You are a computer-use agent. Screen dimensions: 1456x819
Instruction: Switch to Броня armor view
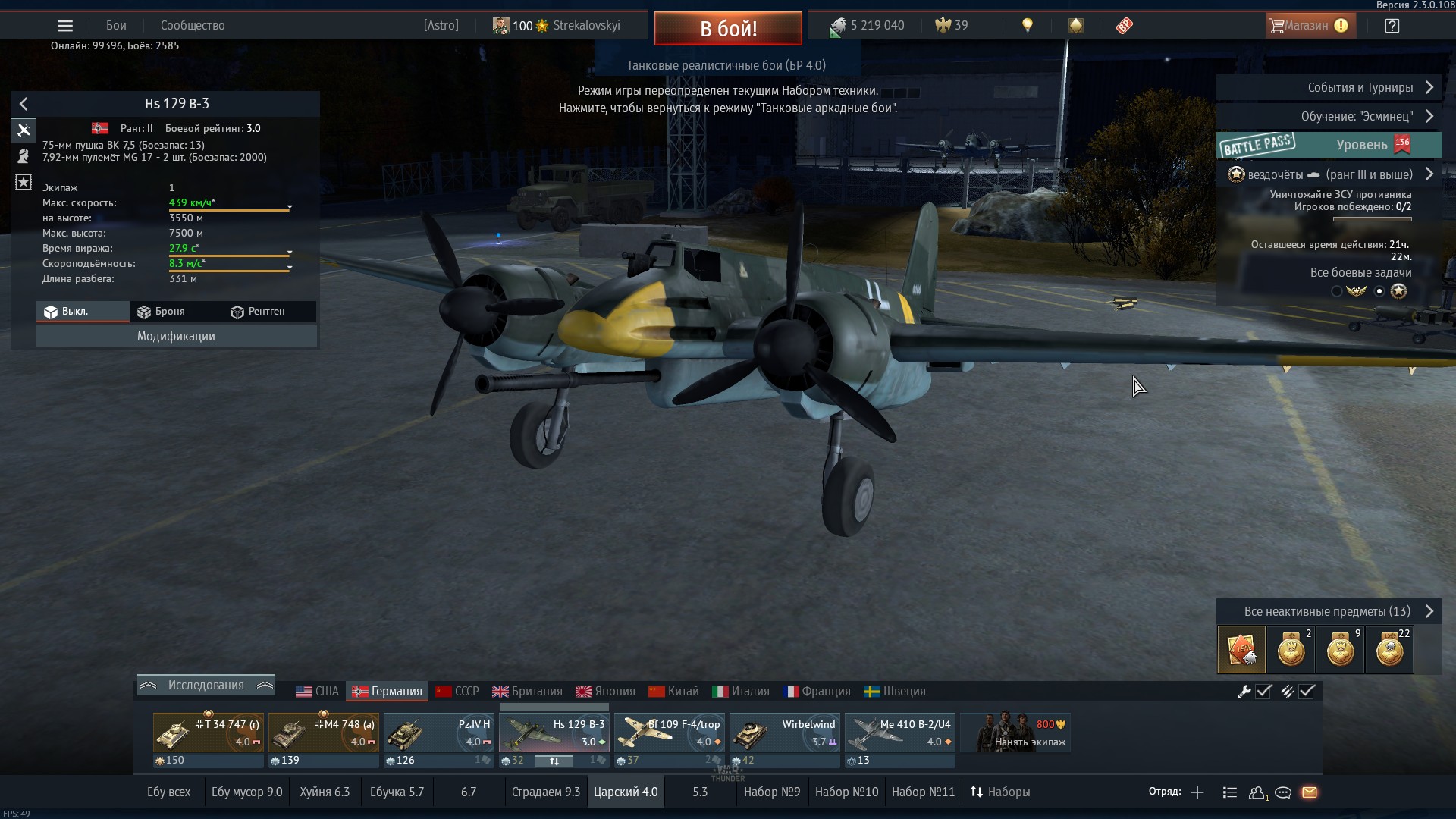(162, 312)
